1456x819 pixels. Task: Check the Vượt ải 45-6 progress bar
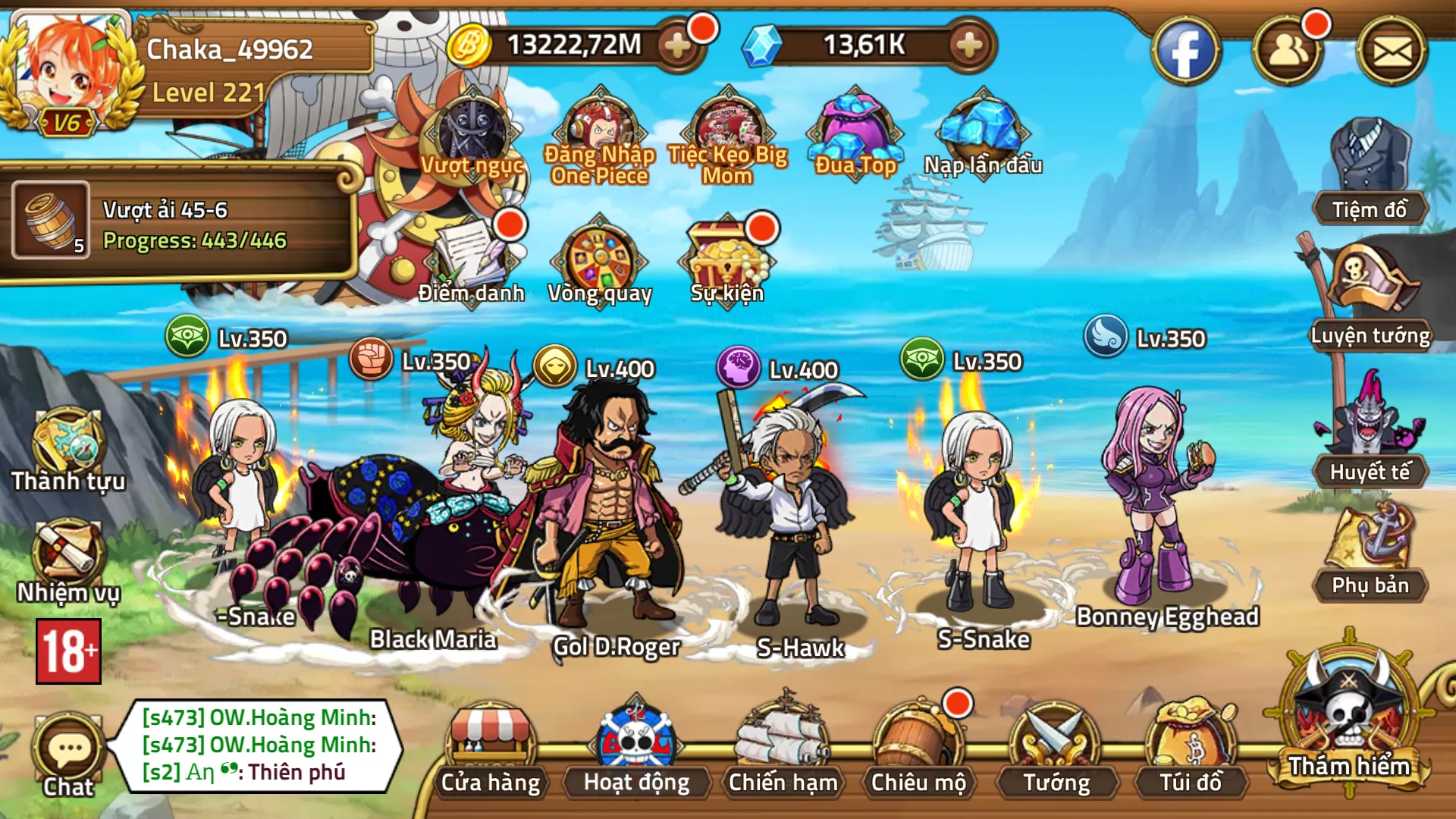[197, 227]
